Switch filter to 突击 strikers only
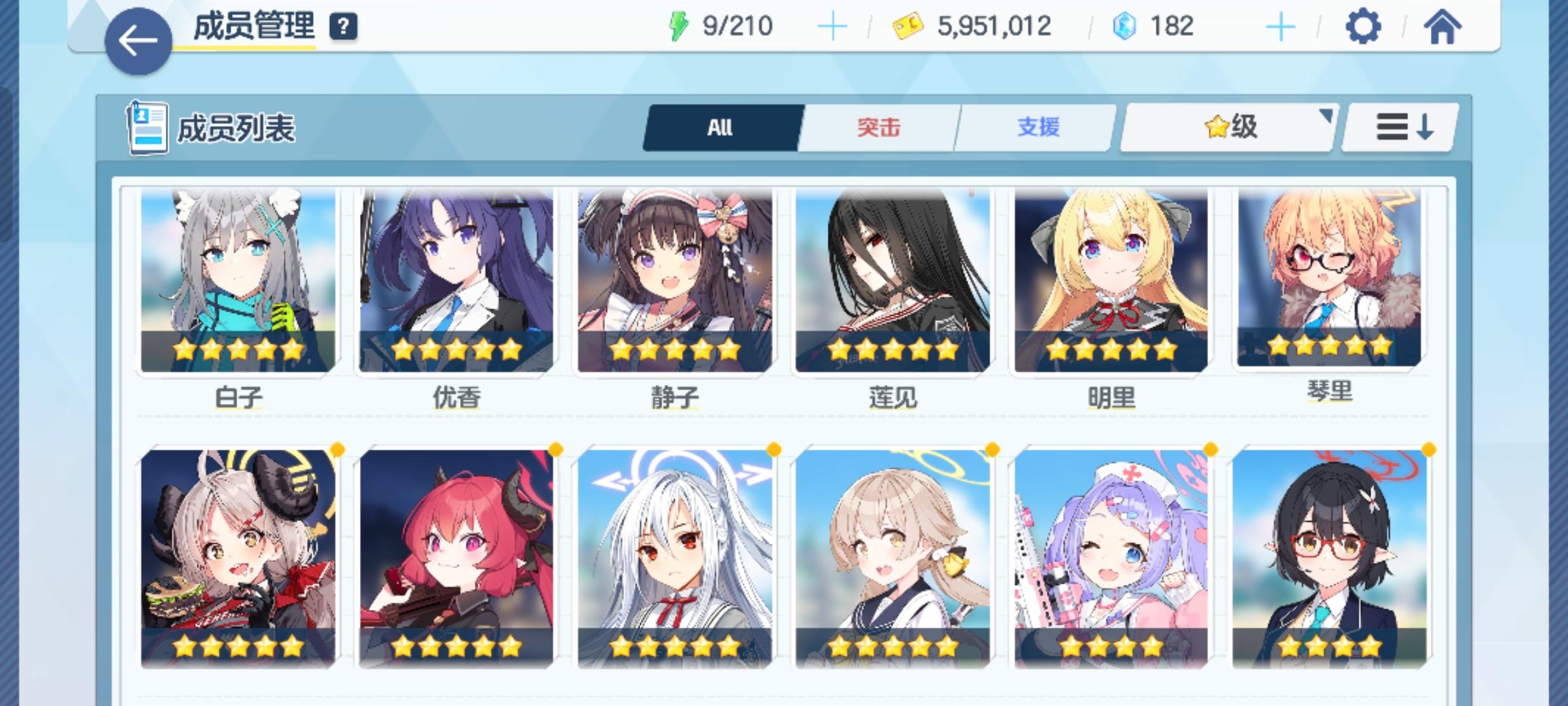 (879, 128)
